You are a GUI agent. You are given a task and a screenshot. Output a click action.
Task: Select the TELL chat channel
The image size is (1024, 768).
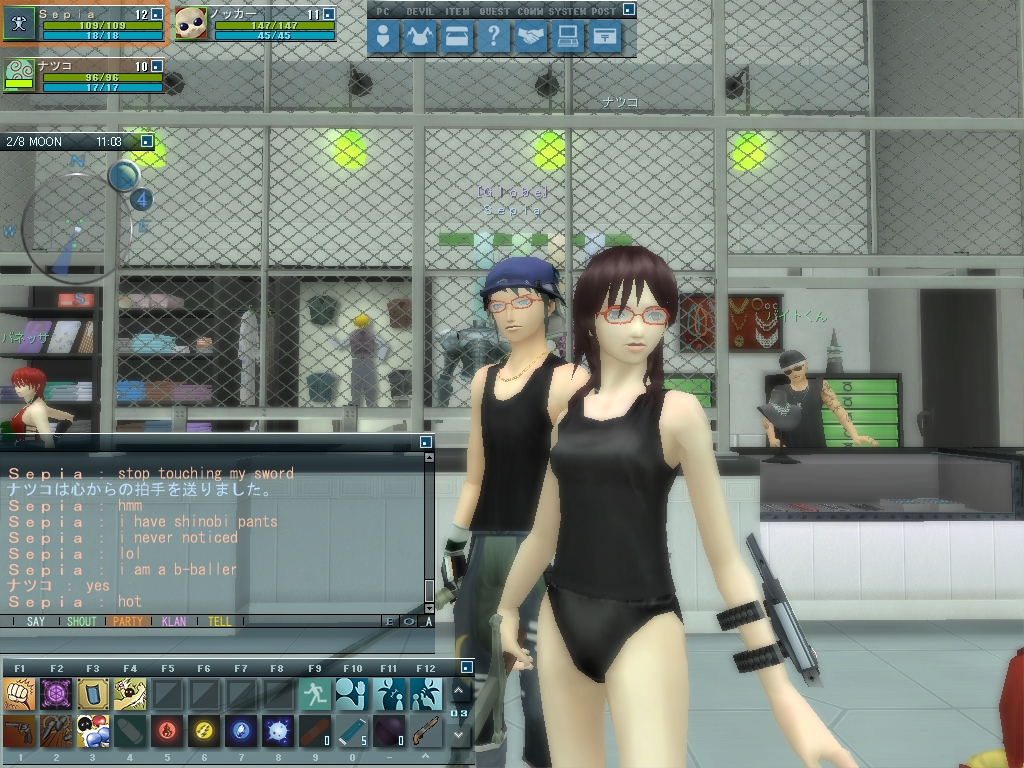pos(220,621)
